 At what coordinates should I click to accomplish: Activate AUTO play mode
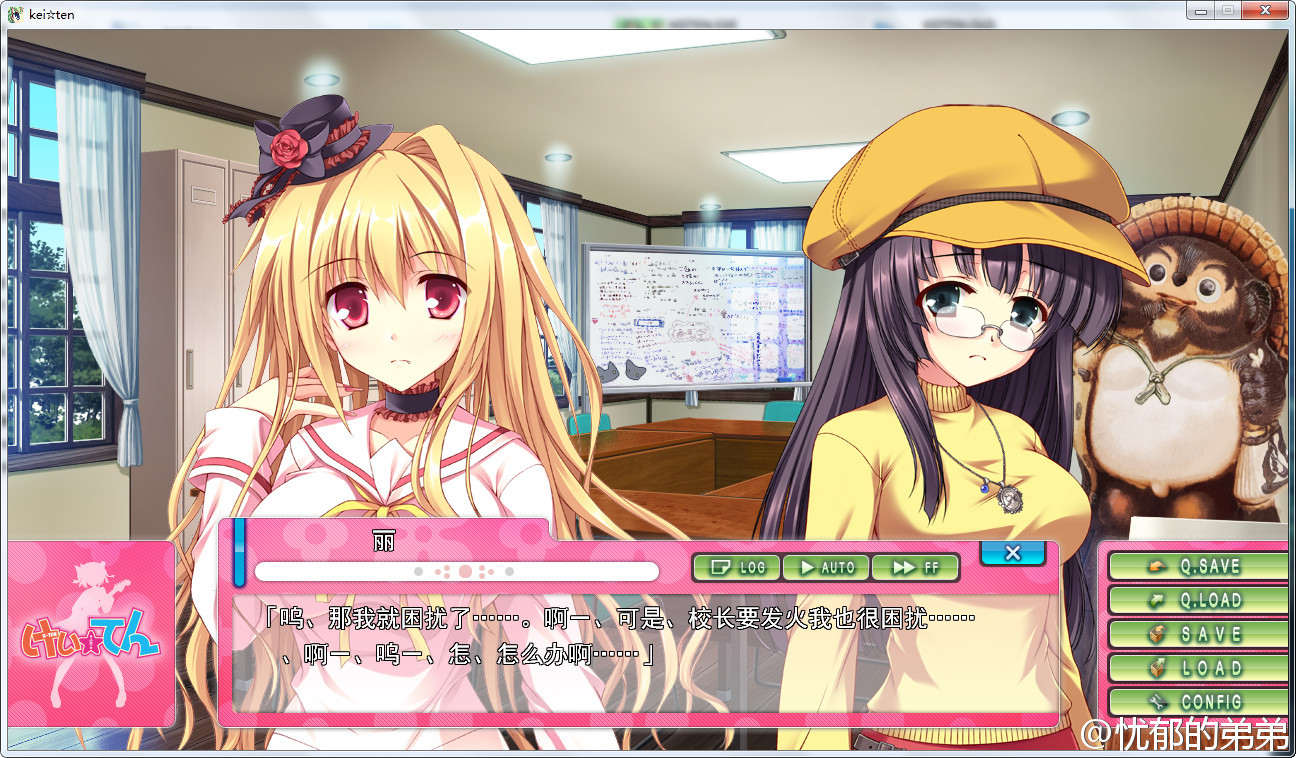point(825,567)
